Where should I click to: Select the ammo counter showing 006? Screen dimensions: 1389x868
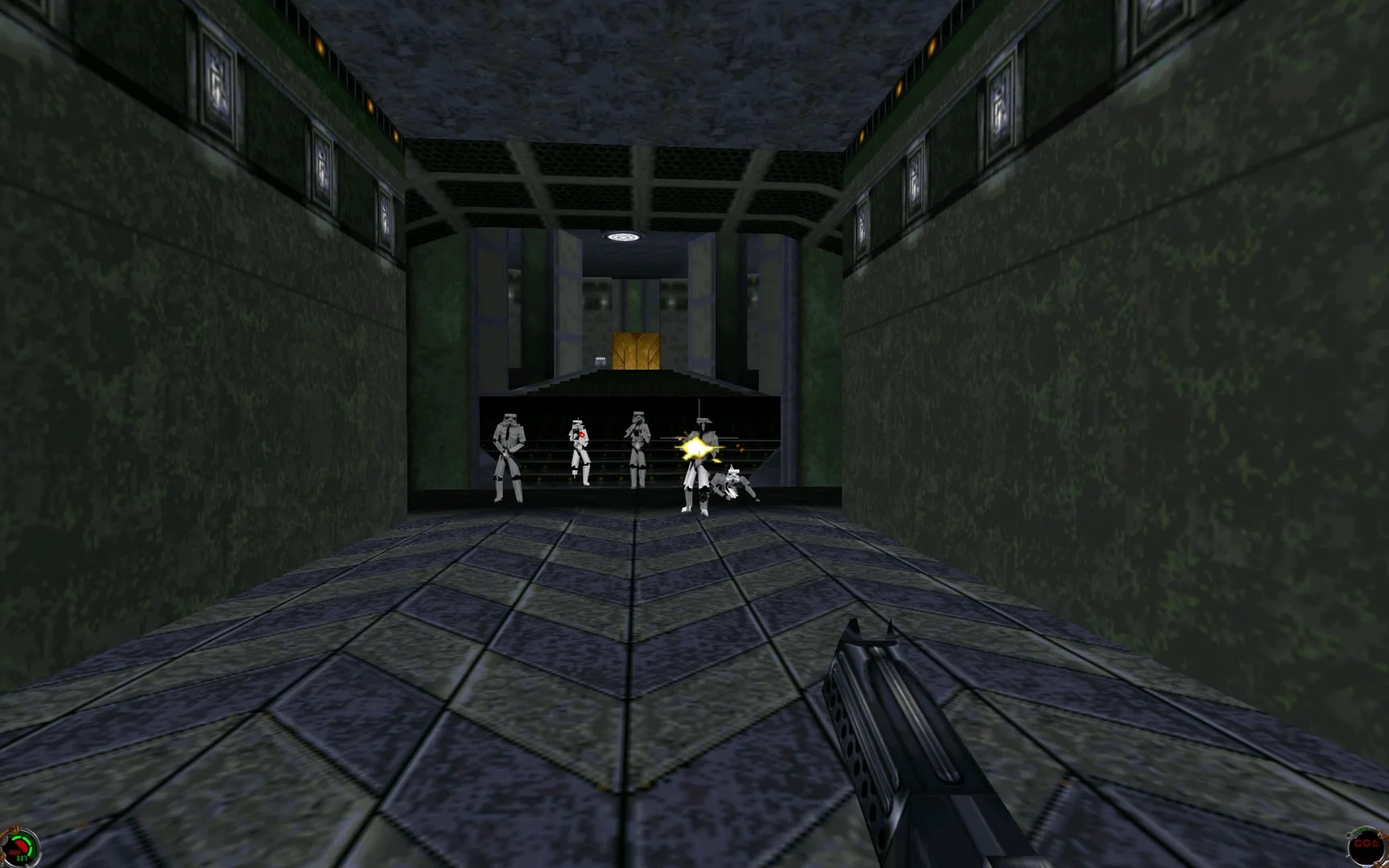tap(1366, 843)
